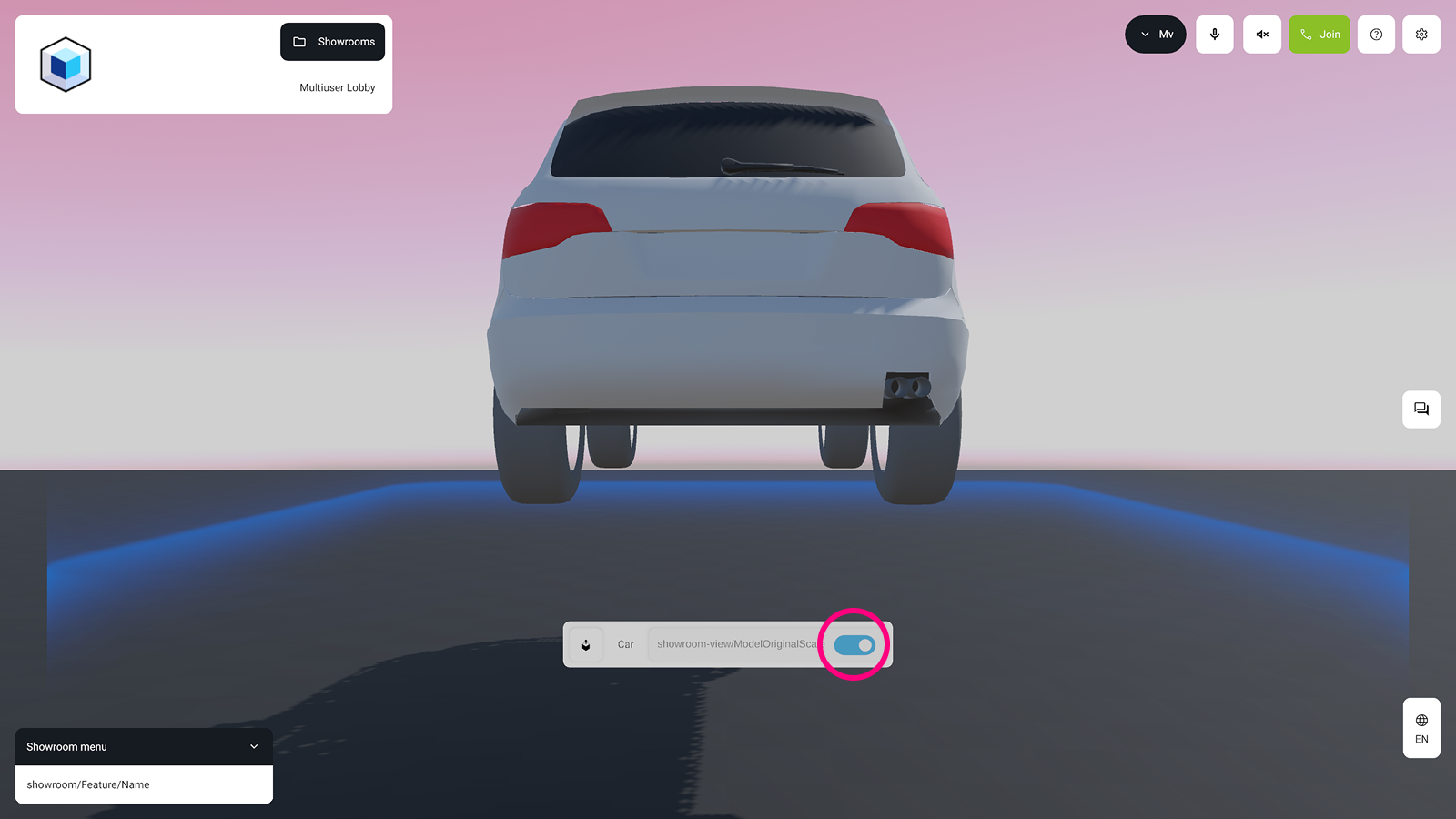Expand the Mv user dropdown

(x=1155, y=34)
